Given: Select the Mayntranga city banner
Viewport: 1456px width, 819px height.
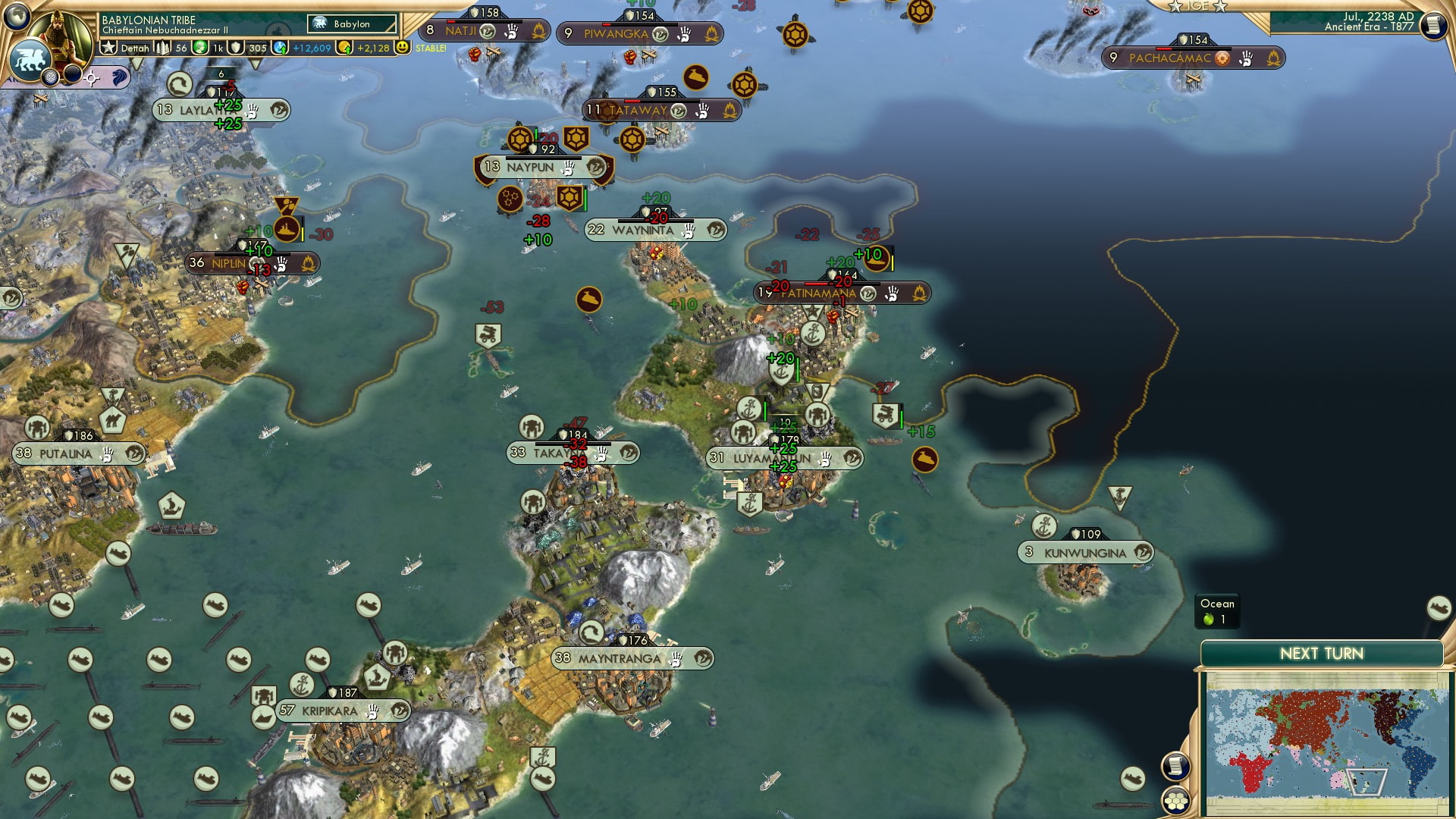Looking at the screenshot, I should click(x=619, y=659).
